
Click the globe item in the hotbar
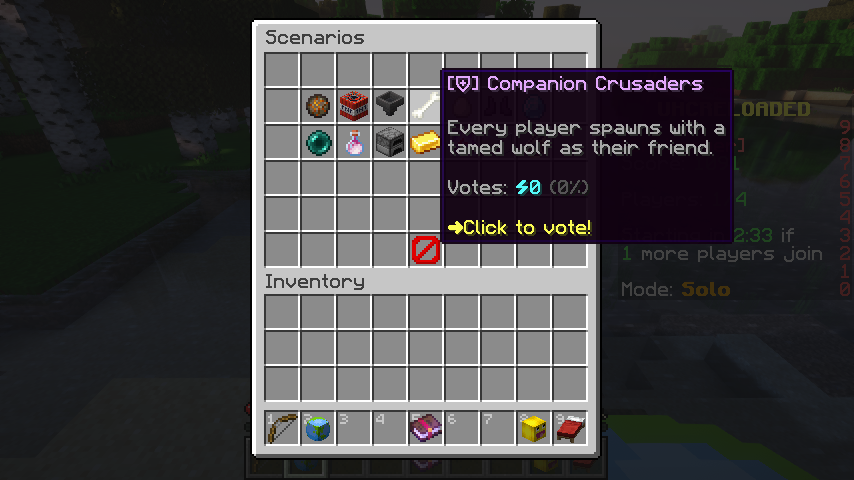[x=318, y=428]
